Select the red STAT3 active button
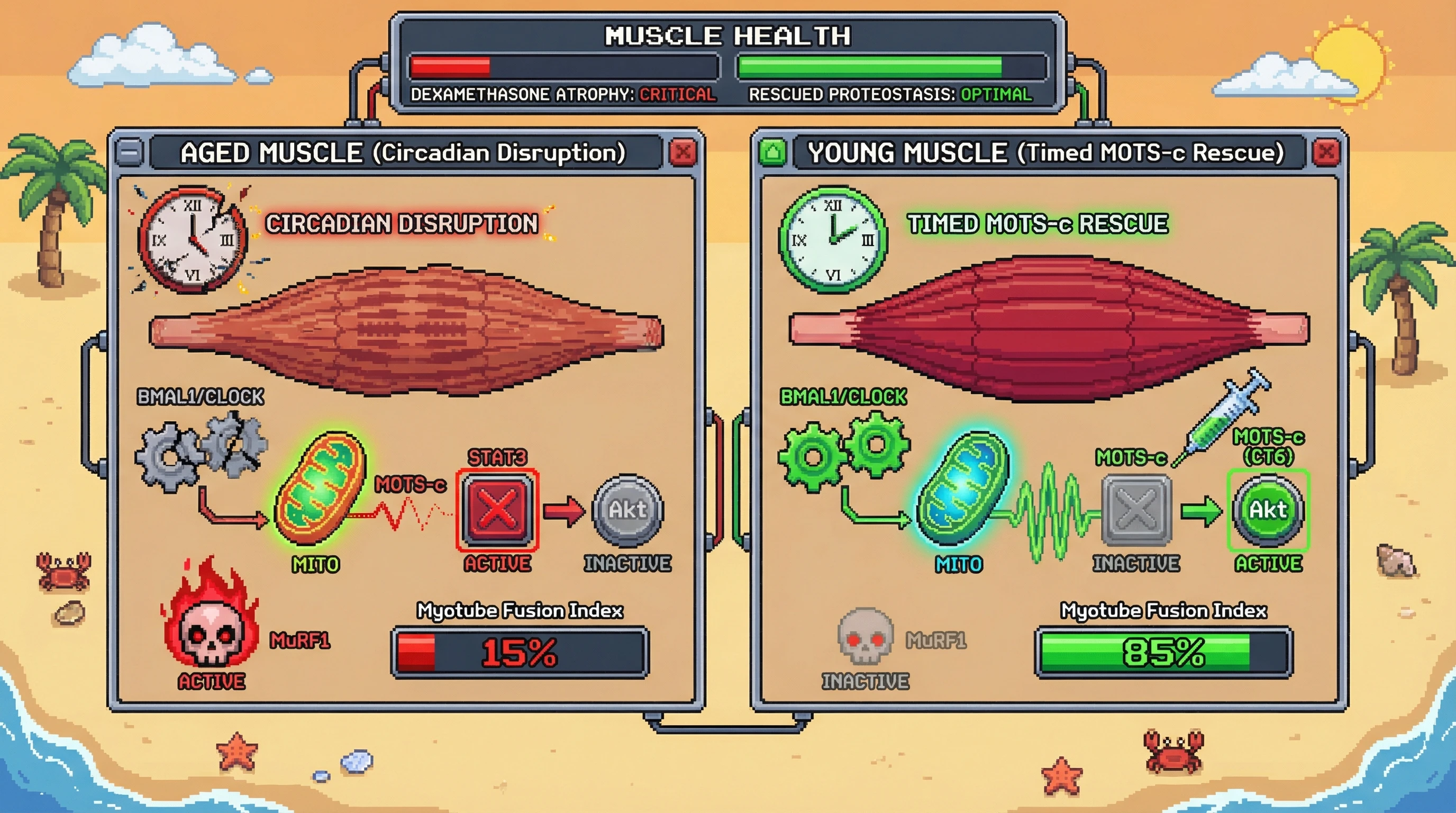 coord(497,509)
